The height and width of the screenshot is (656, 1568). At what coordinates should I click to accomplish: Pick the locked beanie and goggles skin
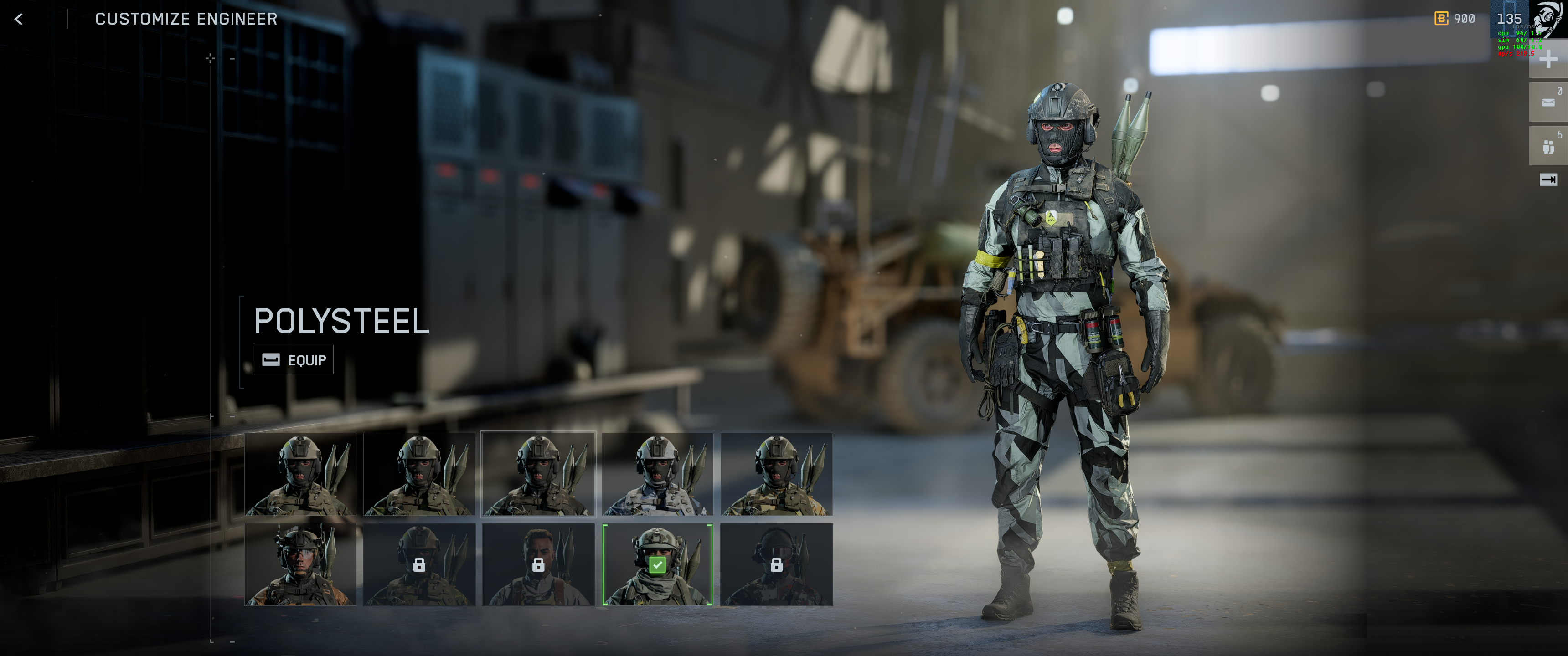click(x=776, y=564)
